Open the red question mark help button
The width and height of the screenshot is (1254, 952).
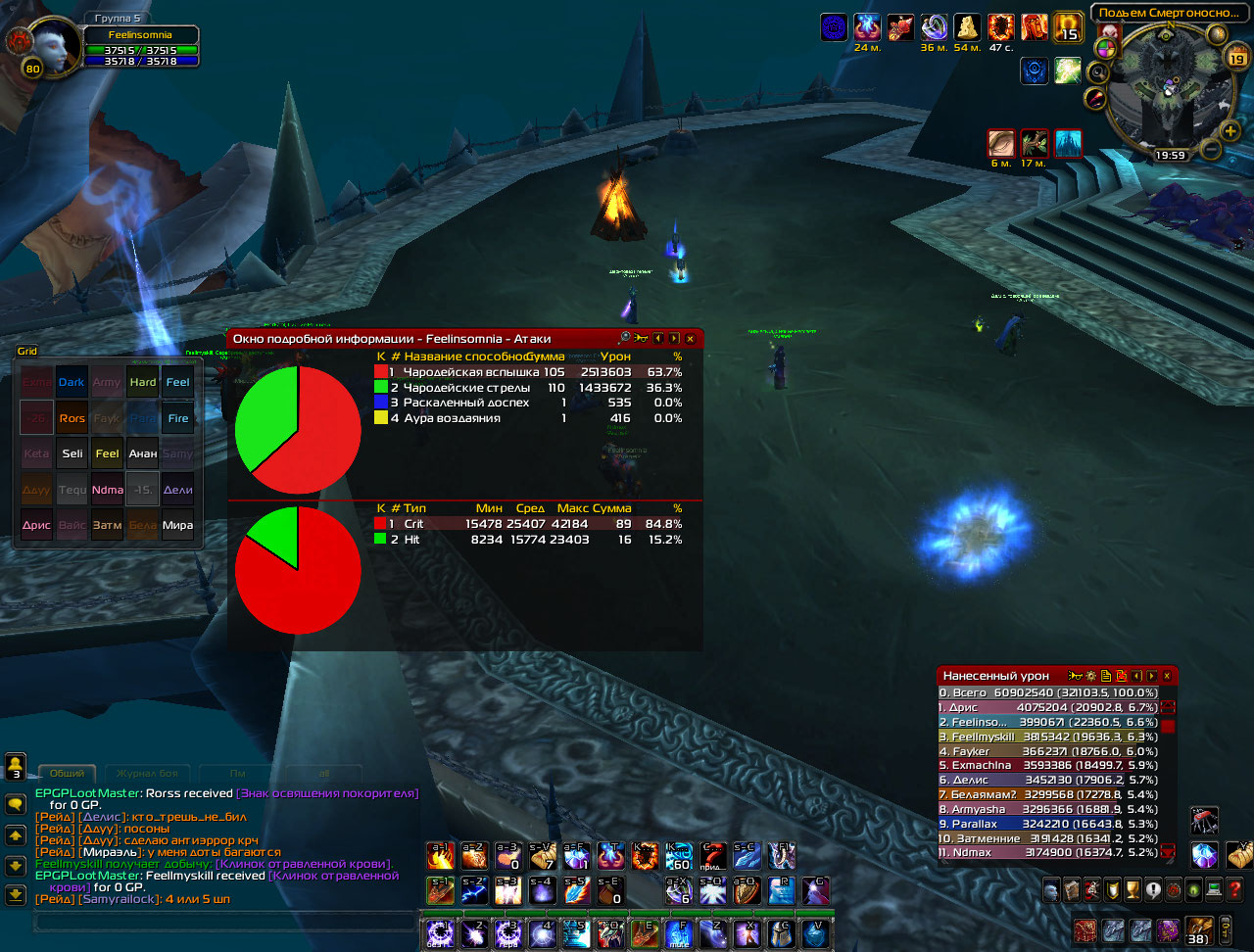coord(1235,890)
